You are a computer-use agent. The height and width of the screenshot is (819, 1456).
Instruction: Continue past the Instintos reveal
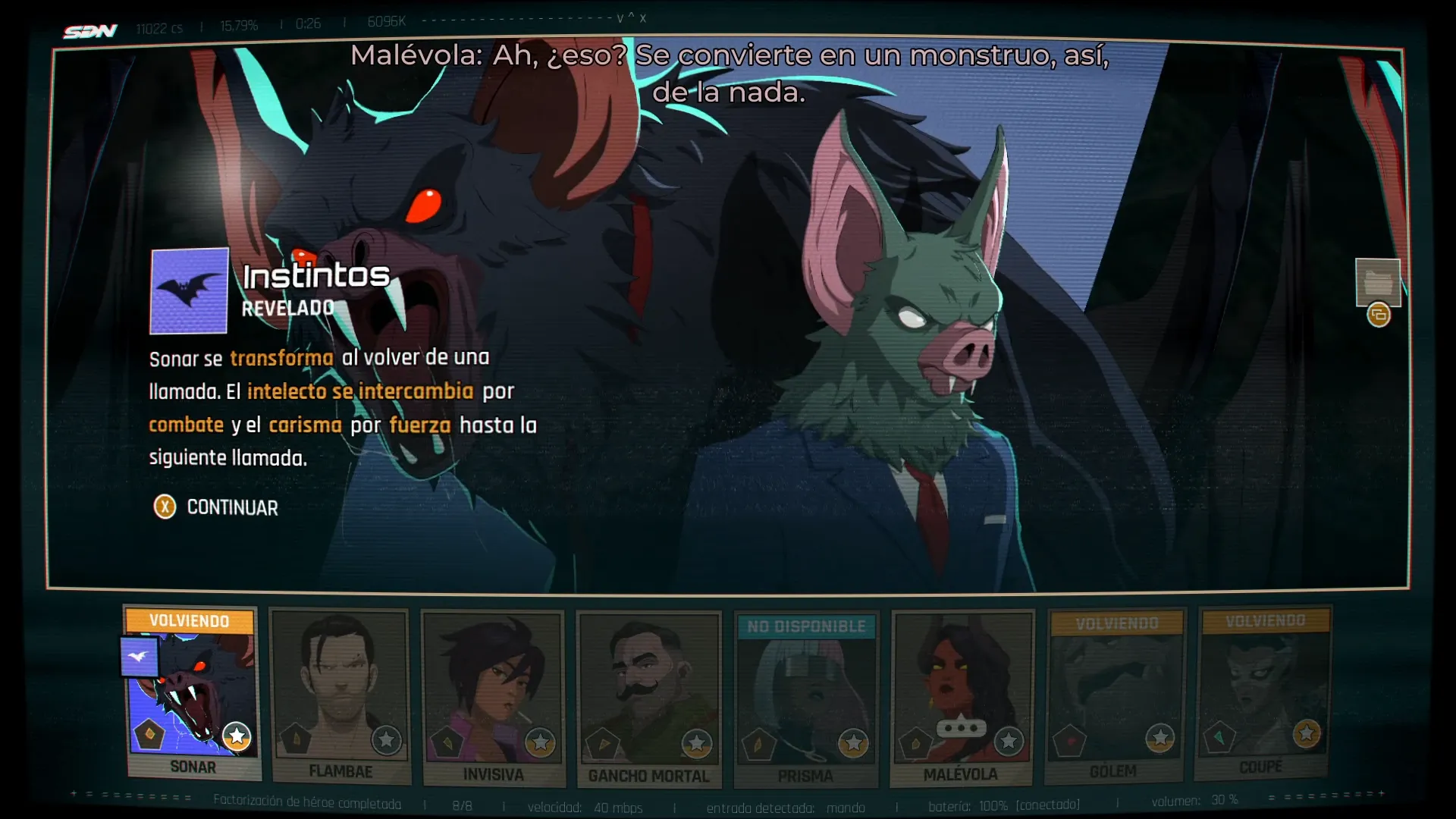pyautogui.click(x=217, y=507)
